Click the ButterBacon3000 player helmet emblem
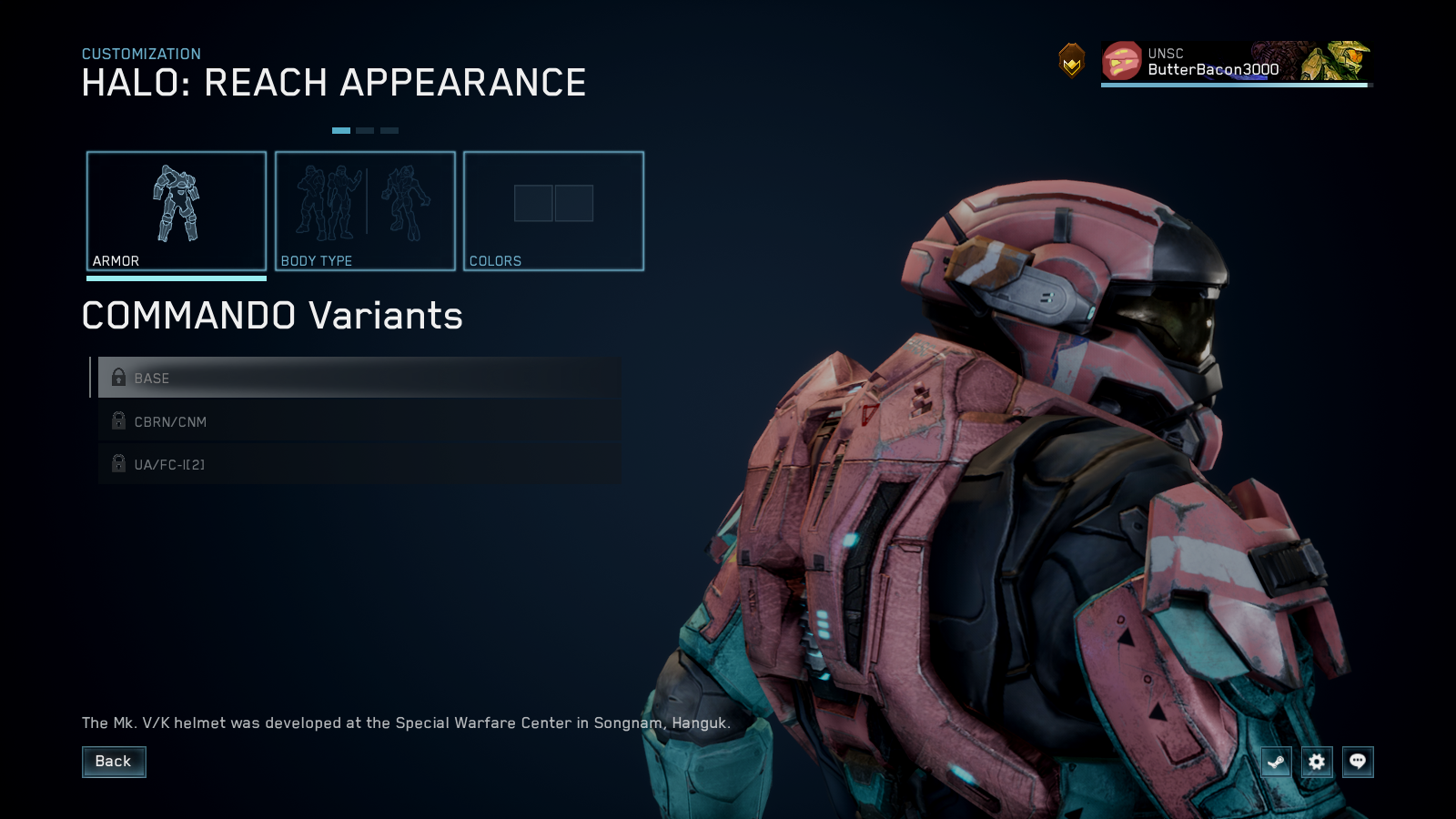 [x=1121, y=62]
